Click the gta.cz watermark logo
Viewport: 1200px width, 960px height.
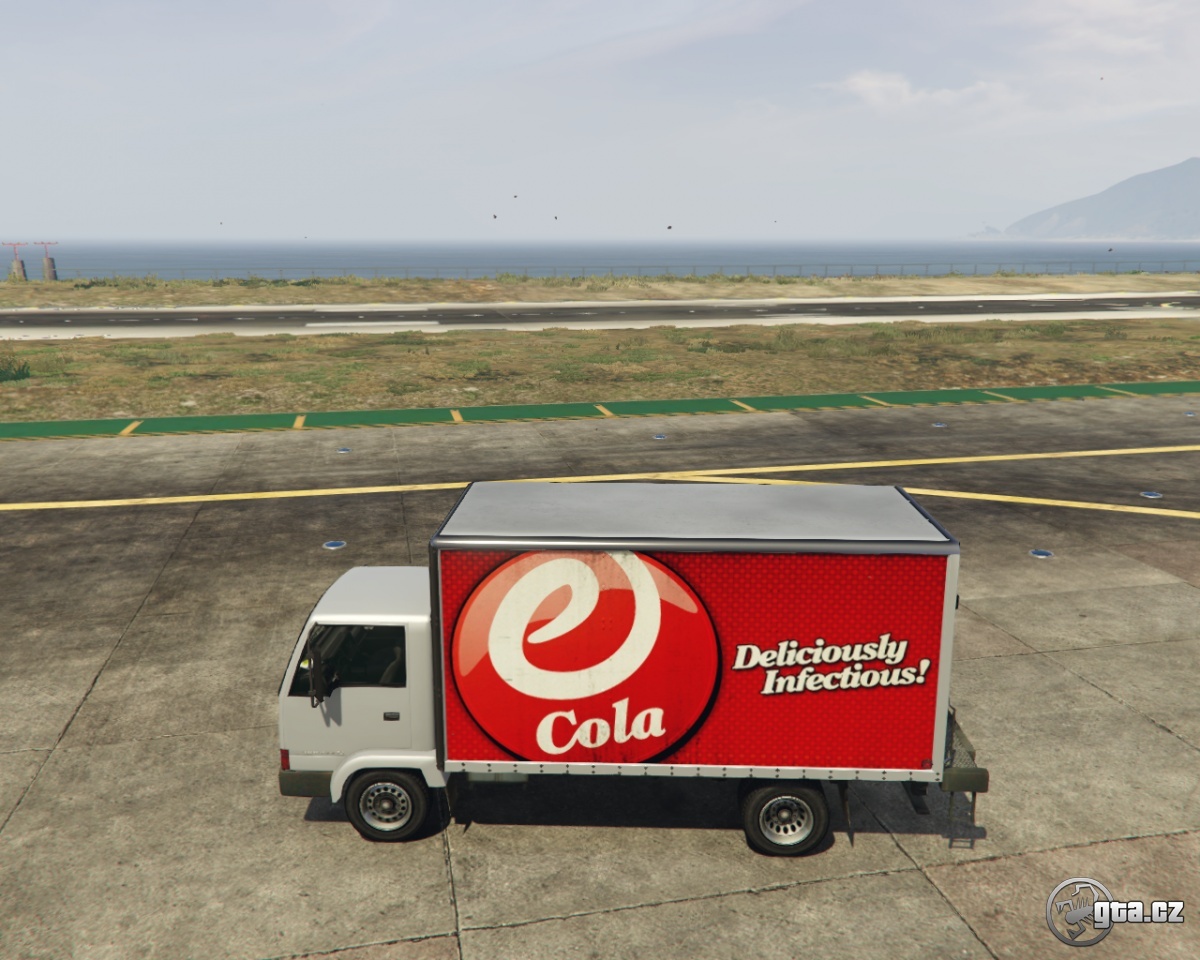pyautogui.click(x=1113, y=911)
